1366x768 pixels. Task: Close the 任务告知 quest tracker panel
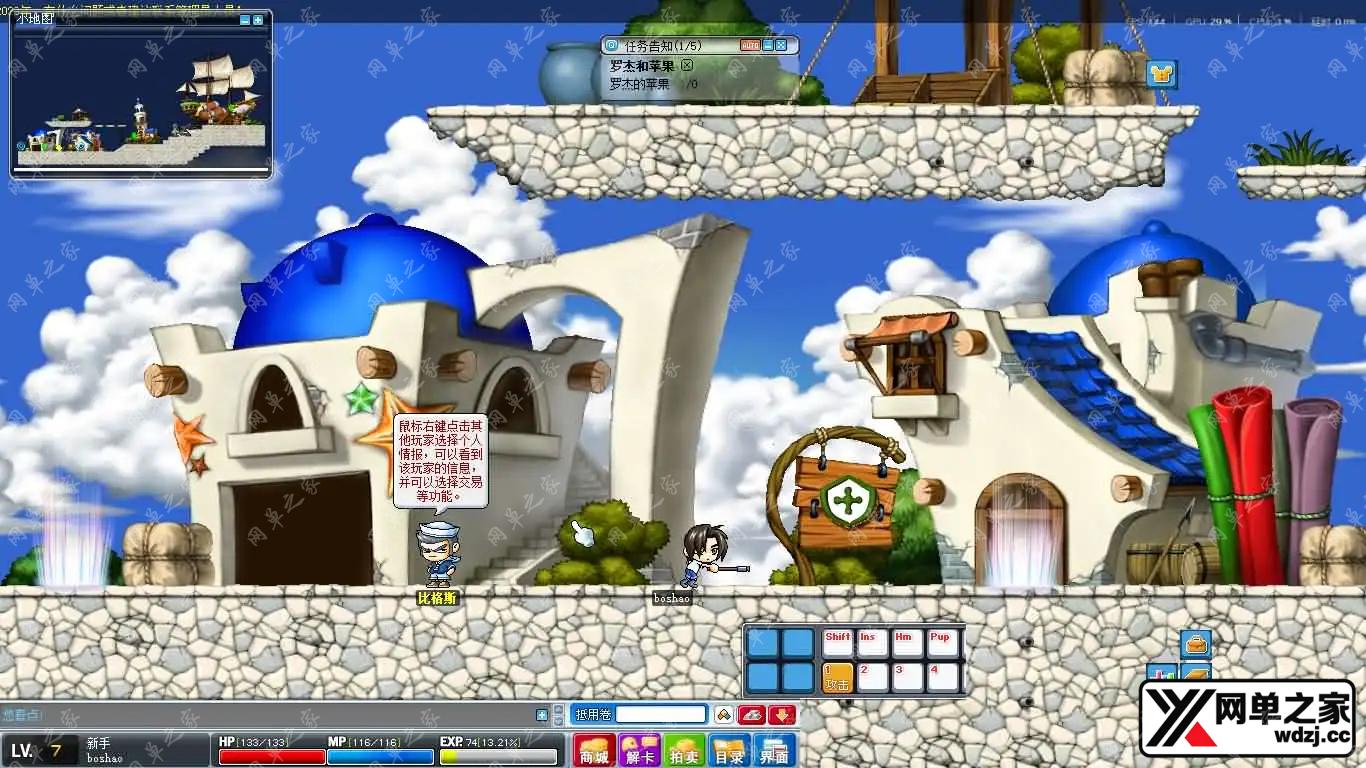click(x=781, y=45)
